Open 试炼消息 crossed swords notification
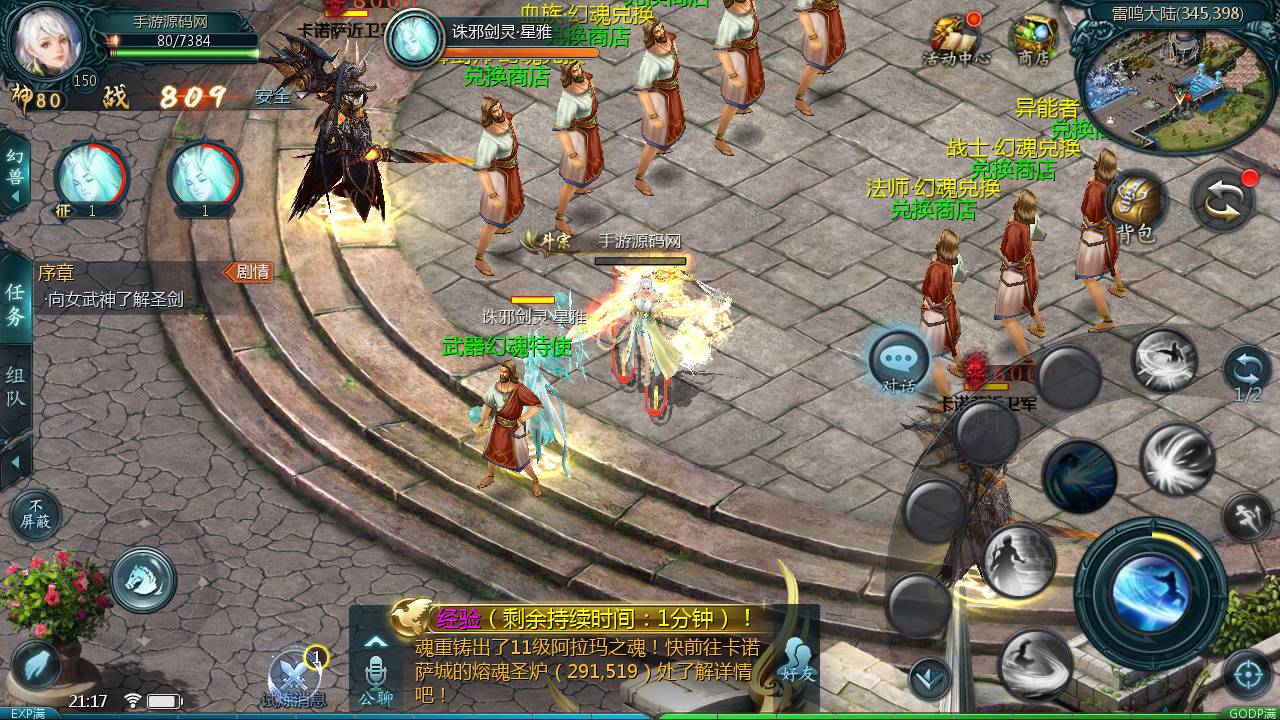1280x720 pixels. 295,675
